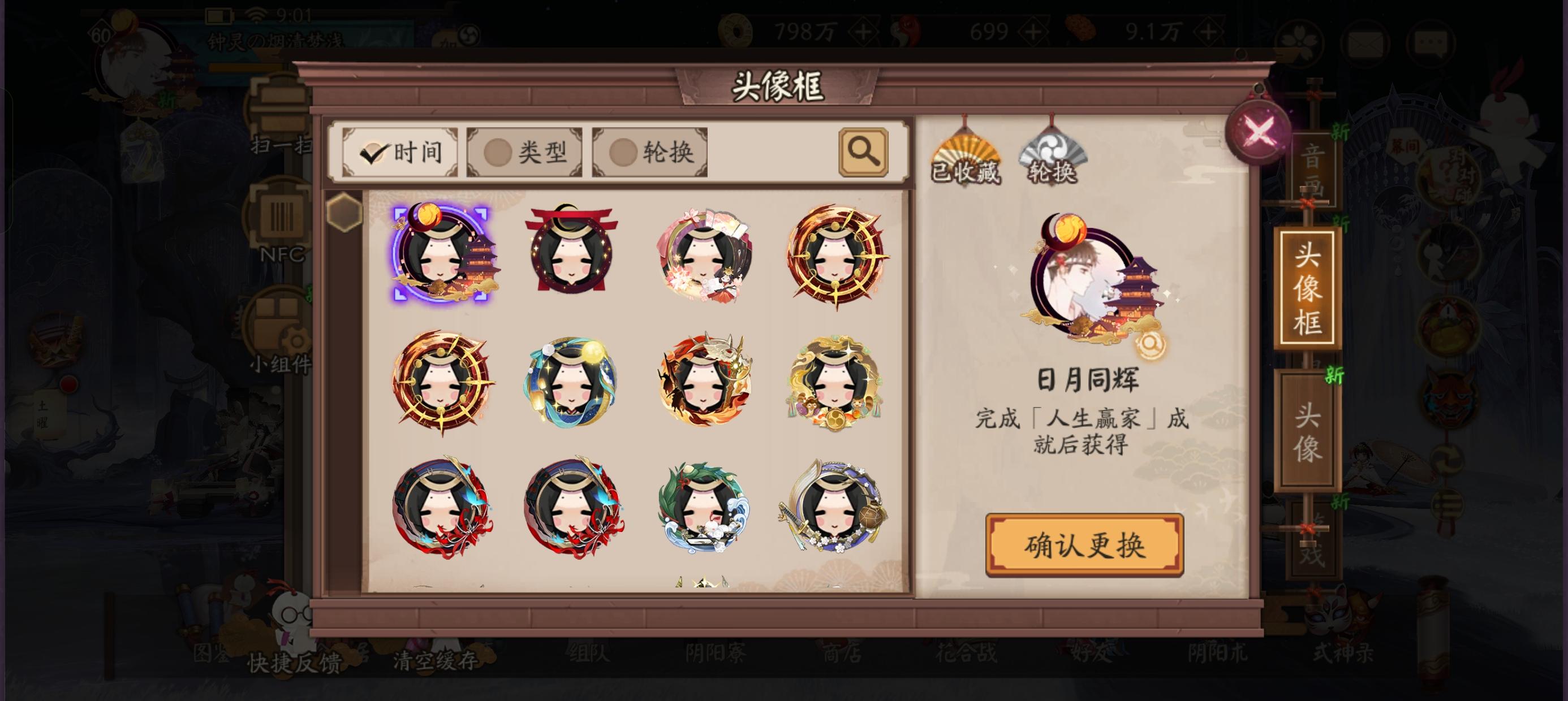Select the 类型 (type) sort option

524,152
